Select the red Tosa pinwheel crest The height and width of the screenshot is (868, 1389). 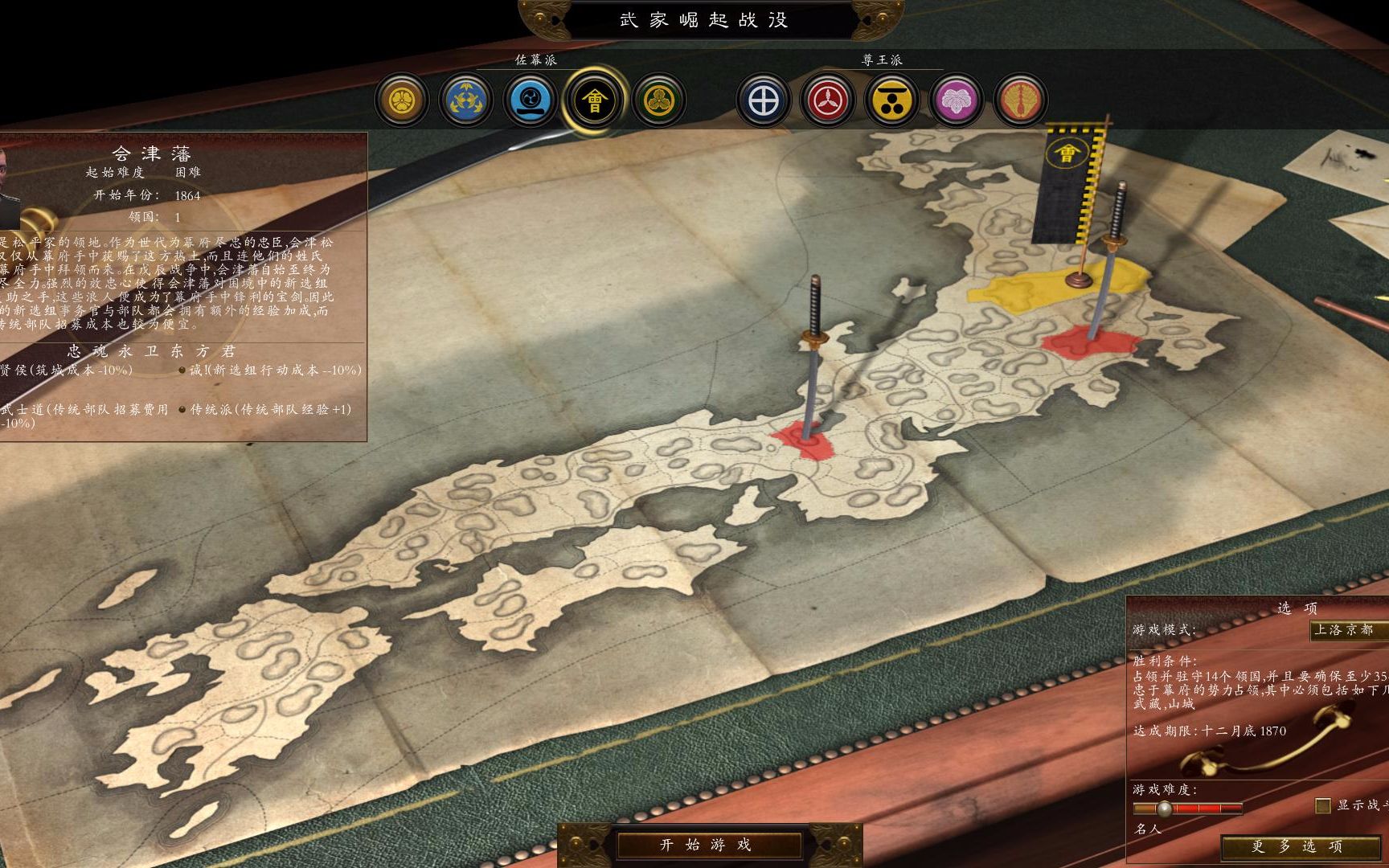(x=828, y=100)
